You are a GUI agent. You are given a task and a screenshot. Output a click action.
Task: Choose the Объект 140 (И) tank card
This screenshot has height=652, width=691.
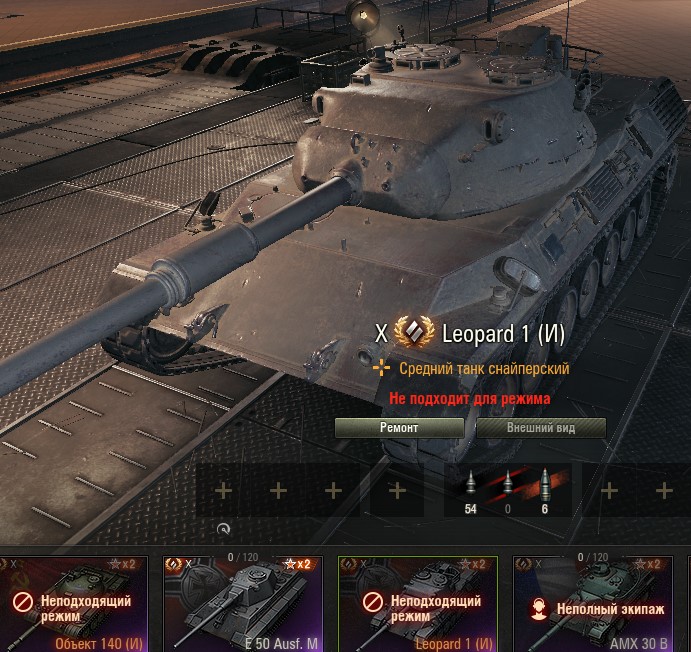click(73, 604)
